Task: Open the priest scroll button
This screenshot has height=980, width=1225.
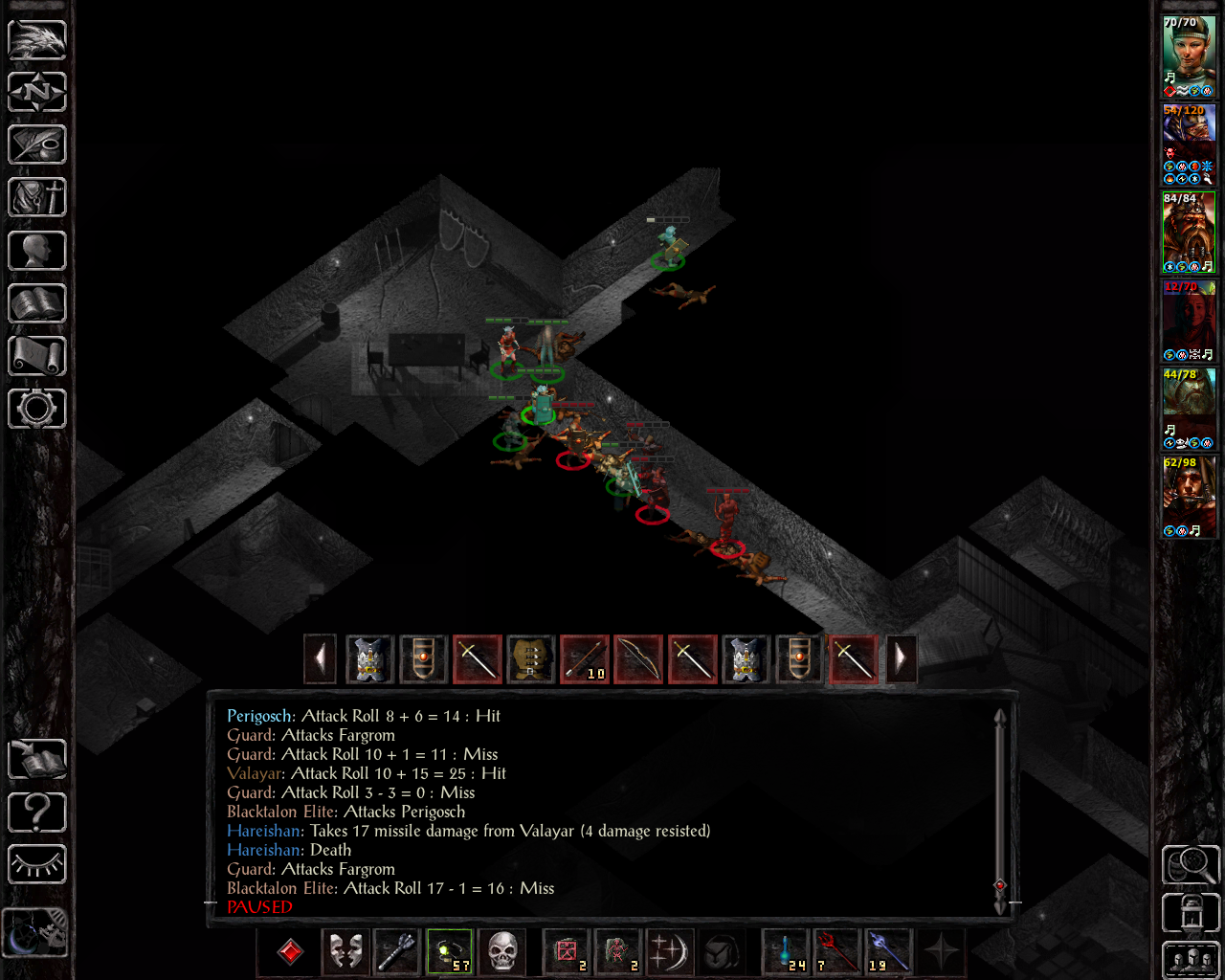Action: [x=37, y=356]
